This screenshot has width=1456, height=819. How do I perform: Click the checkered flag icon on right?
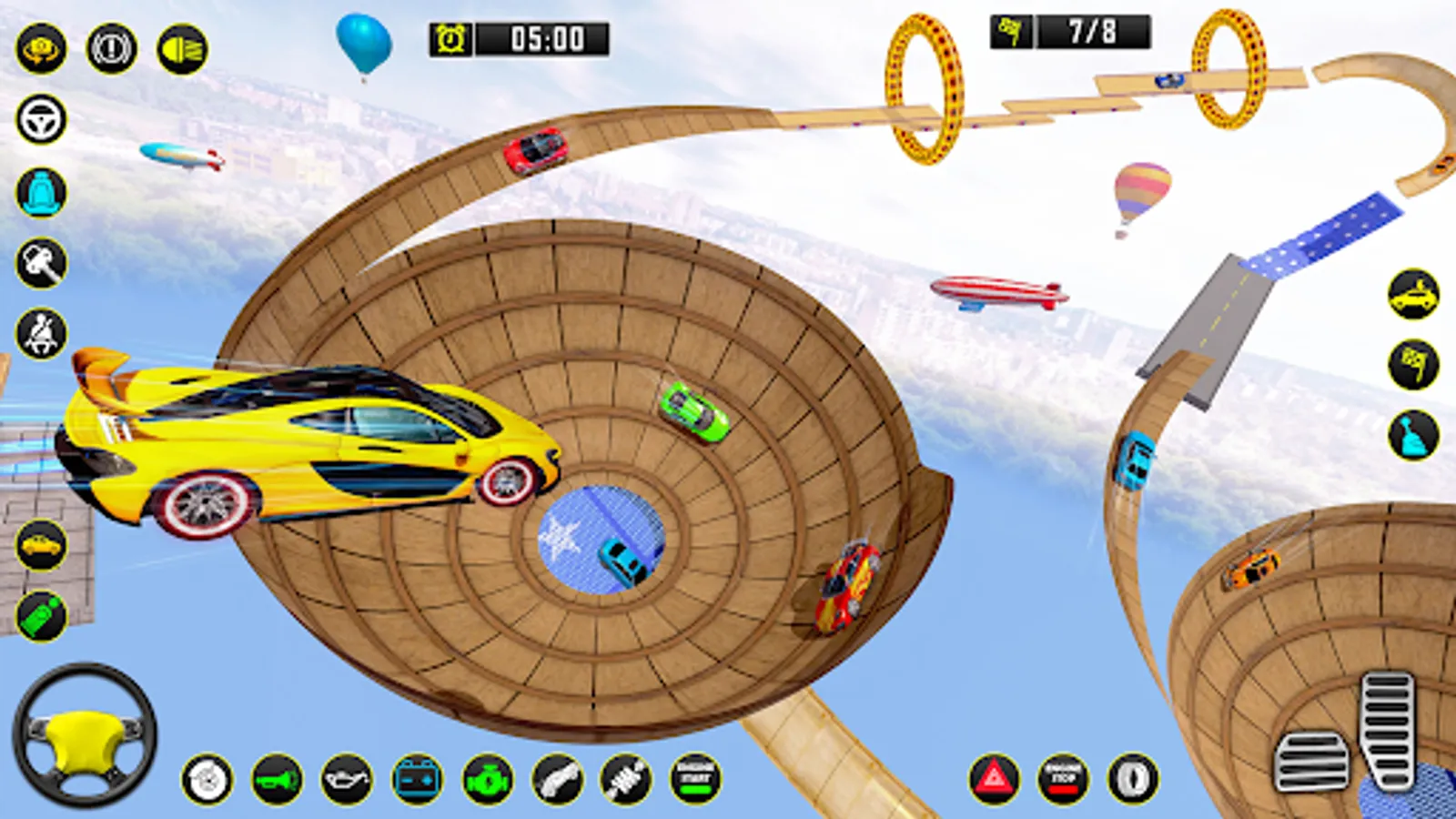coord(1413,365)
